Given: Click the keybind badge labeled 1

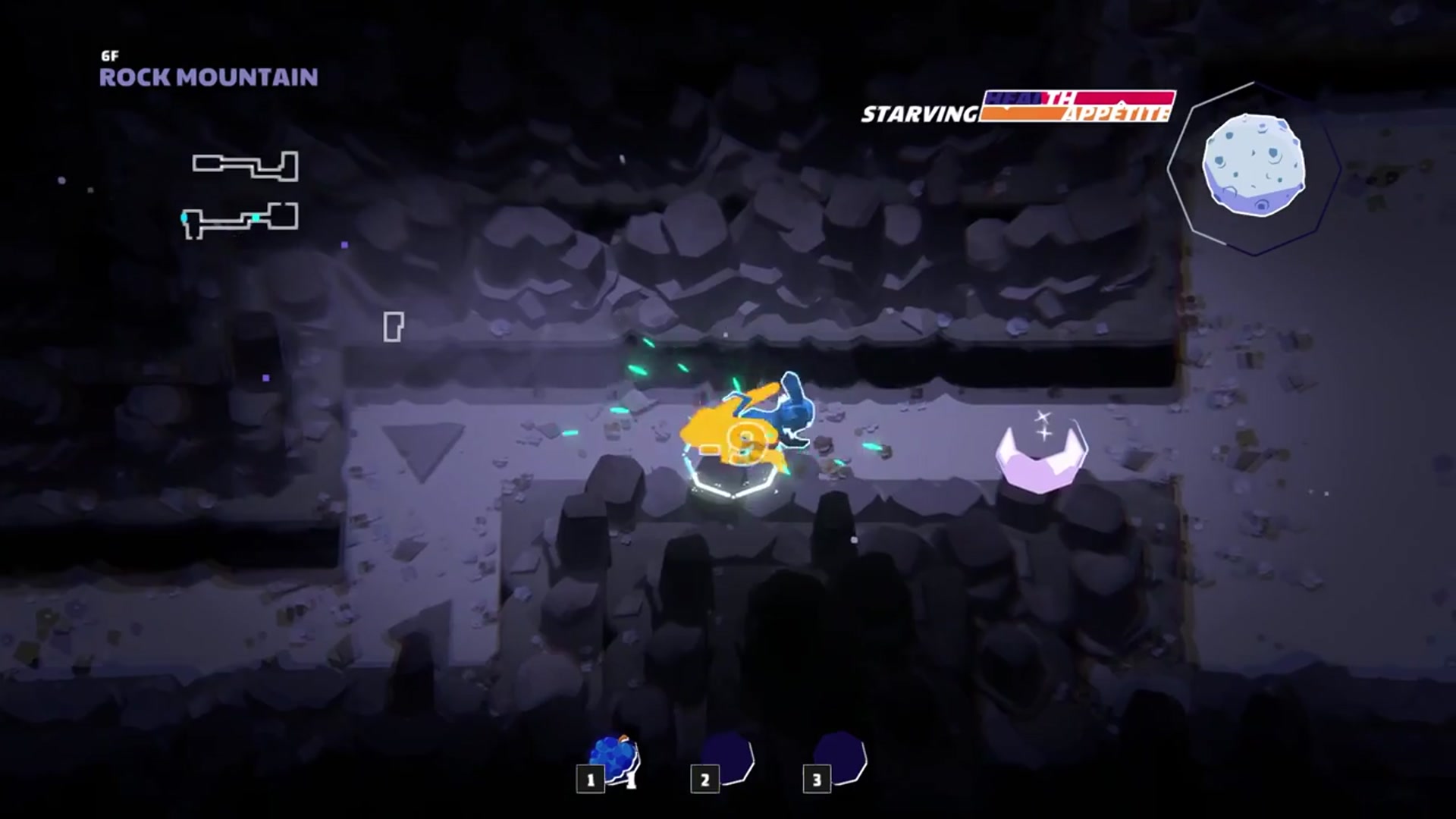Looking at the screenshot, I should [589, 780].
